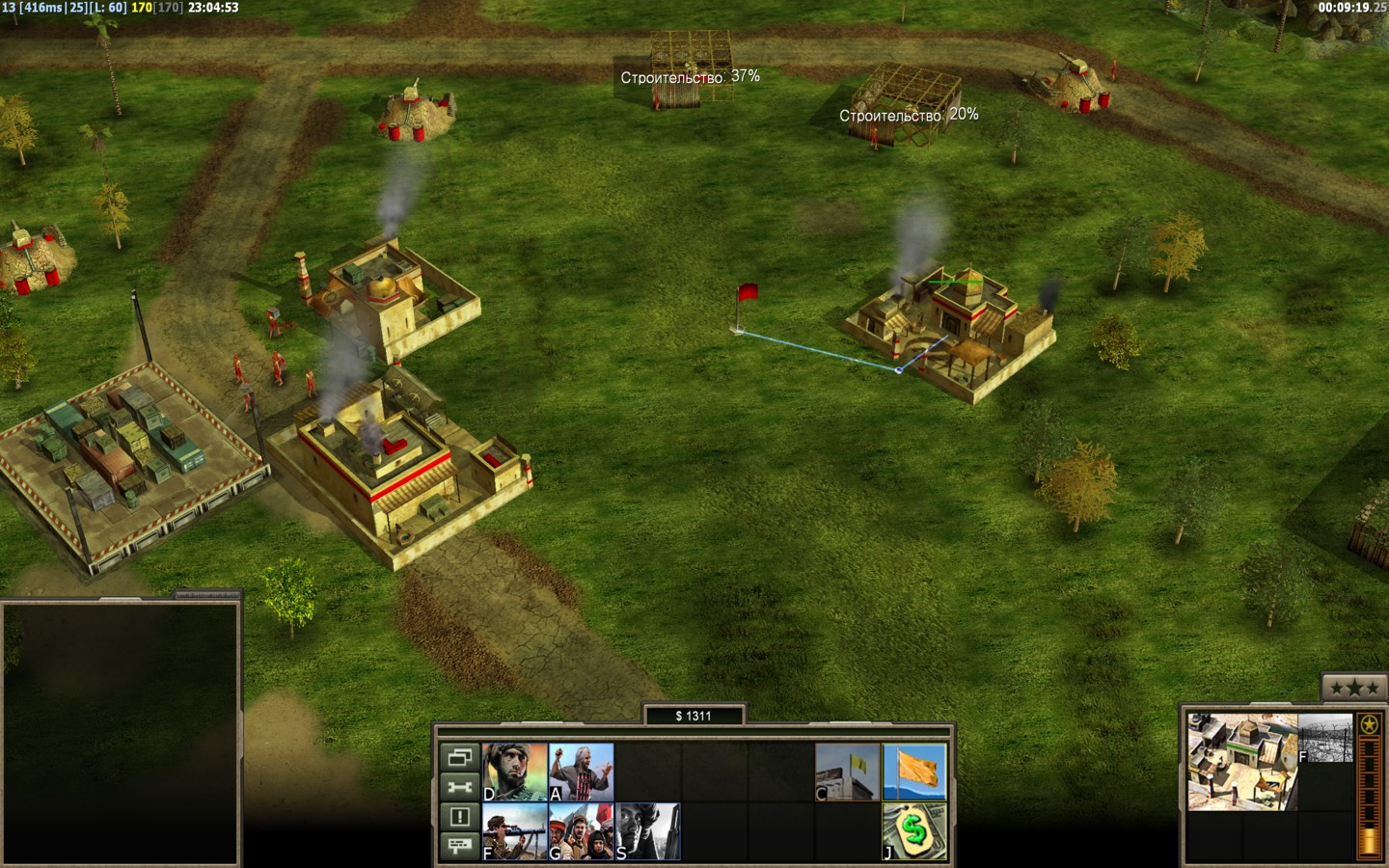Screen dimensions: 1389x868
Task: Click the barbed wire fortification upgrade icon
Action: 1325,738
